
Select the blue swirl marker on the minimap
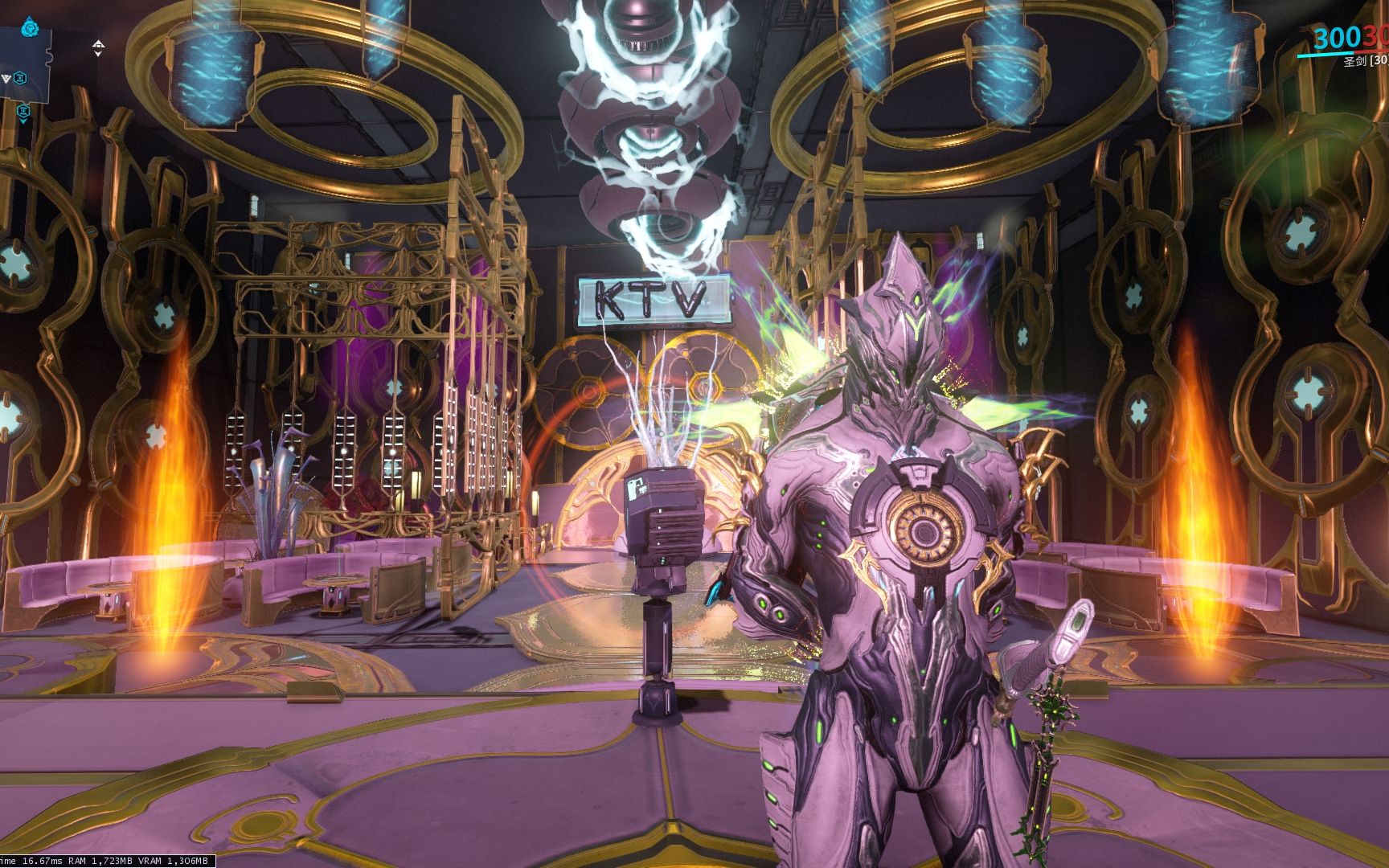[x=31, y=30]
